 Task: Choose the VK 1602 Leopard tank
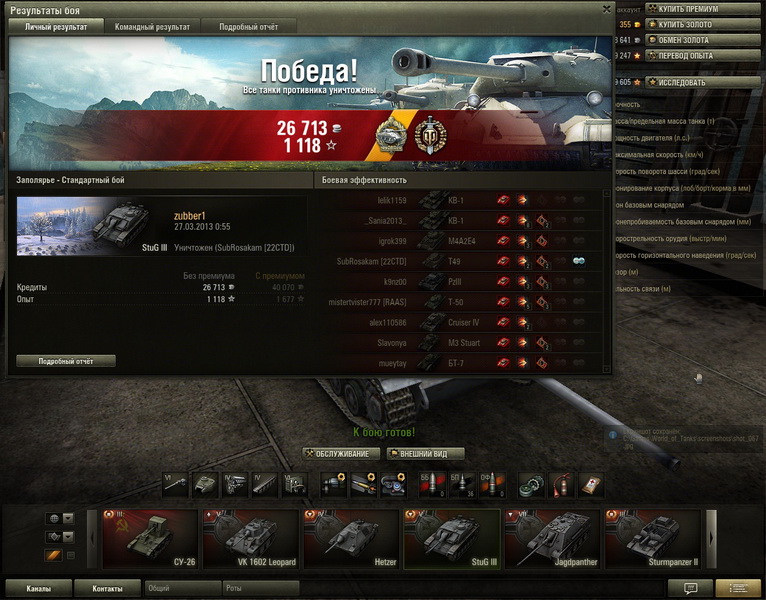tap(251, 539)
